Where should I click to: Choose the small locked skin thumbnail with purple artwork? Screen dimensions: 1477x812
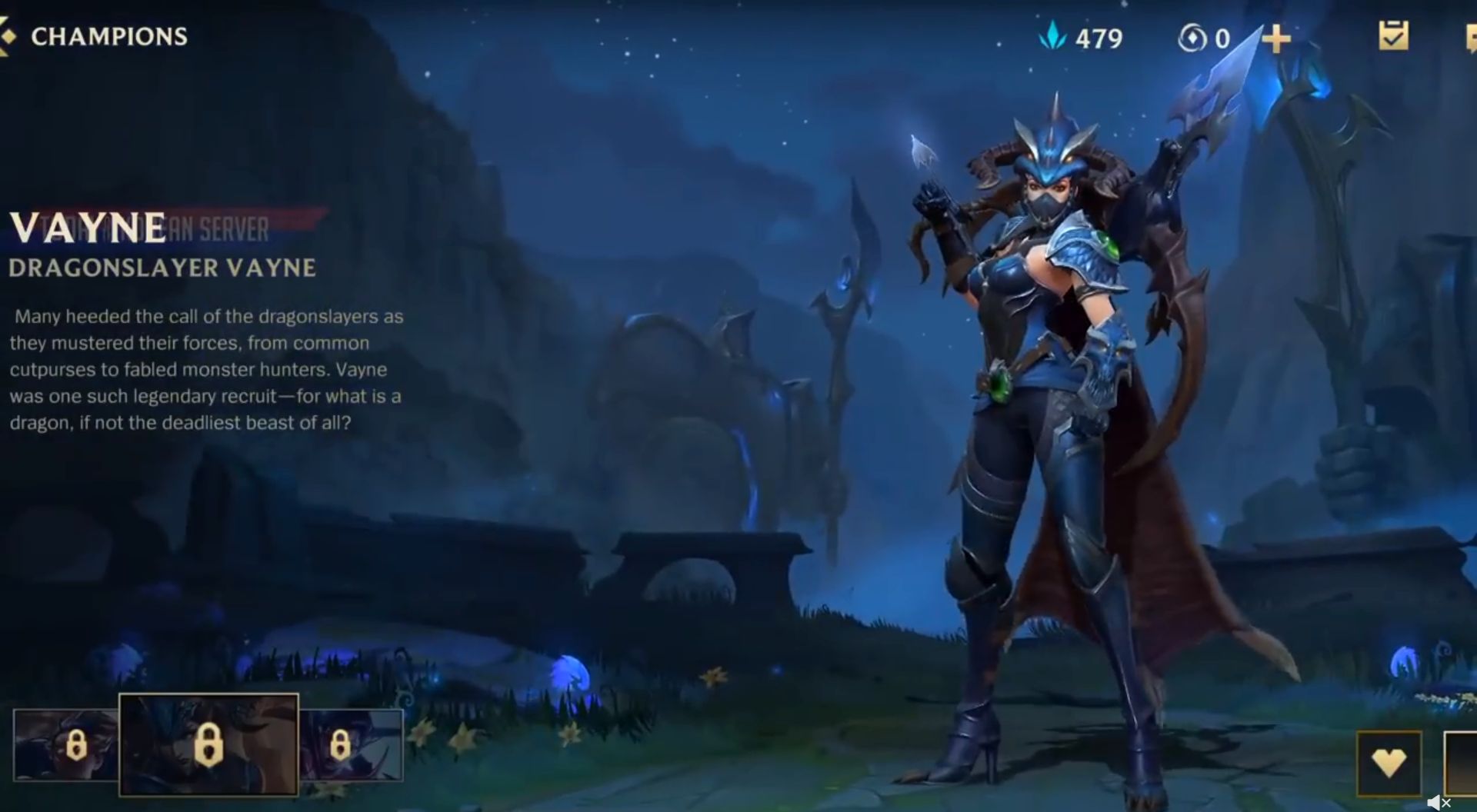point(351,744)
